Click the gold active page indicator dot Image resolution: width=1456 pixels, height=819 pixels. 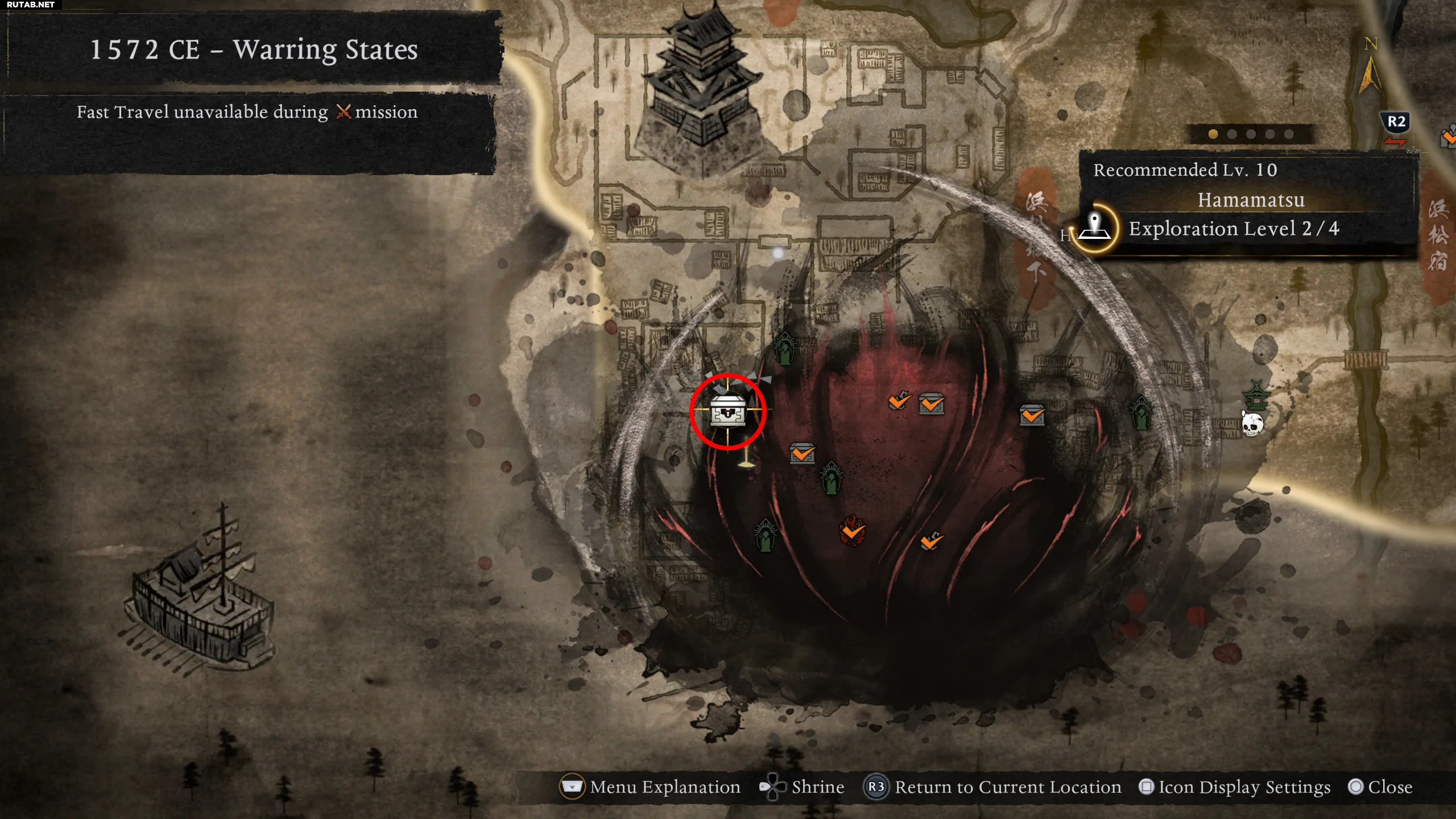pyautogui.click(x=1213, y=134)
